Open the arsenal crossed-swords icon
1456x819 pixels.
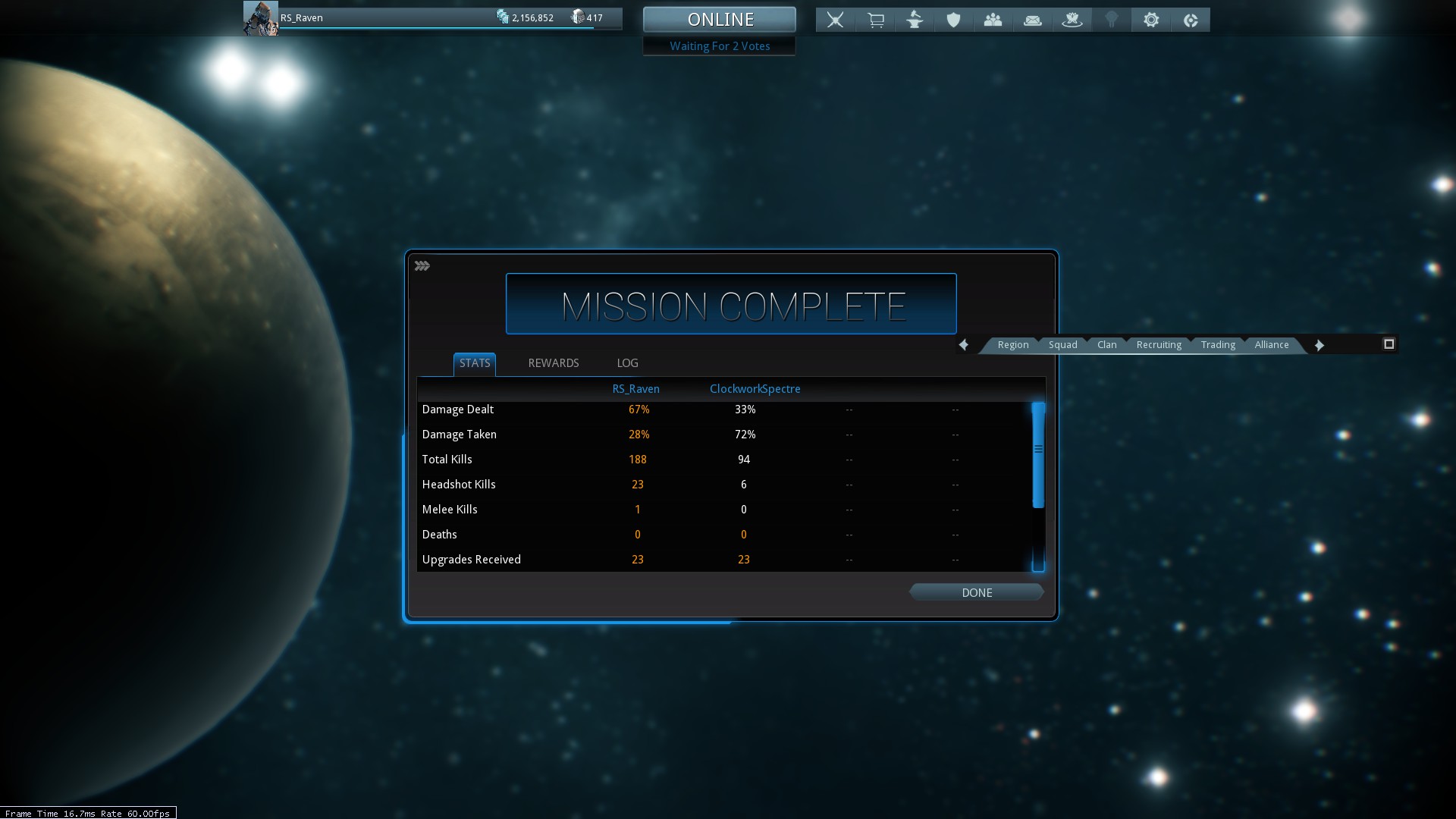point(835,20)
